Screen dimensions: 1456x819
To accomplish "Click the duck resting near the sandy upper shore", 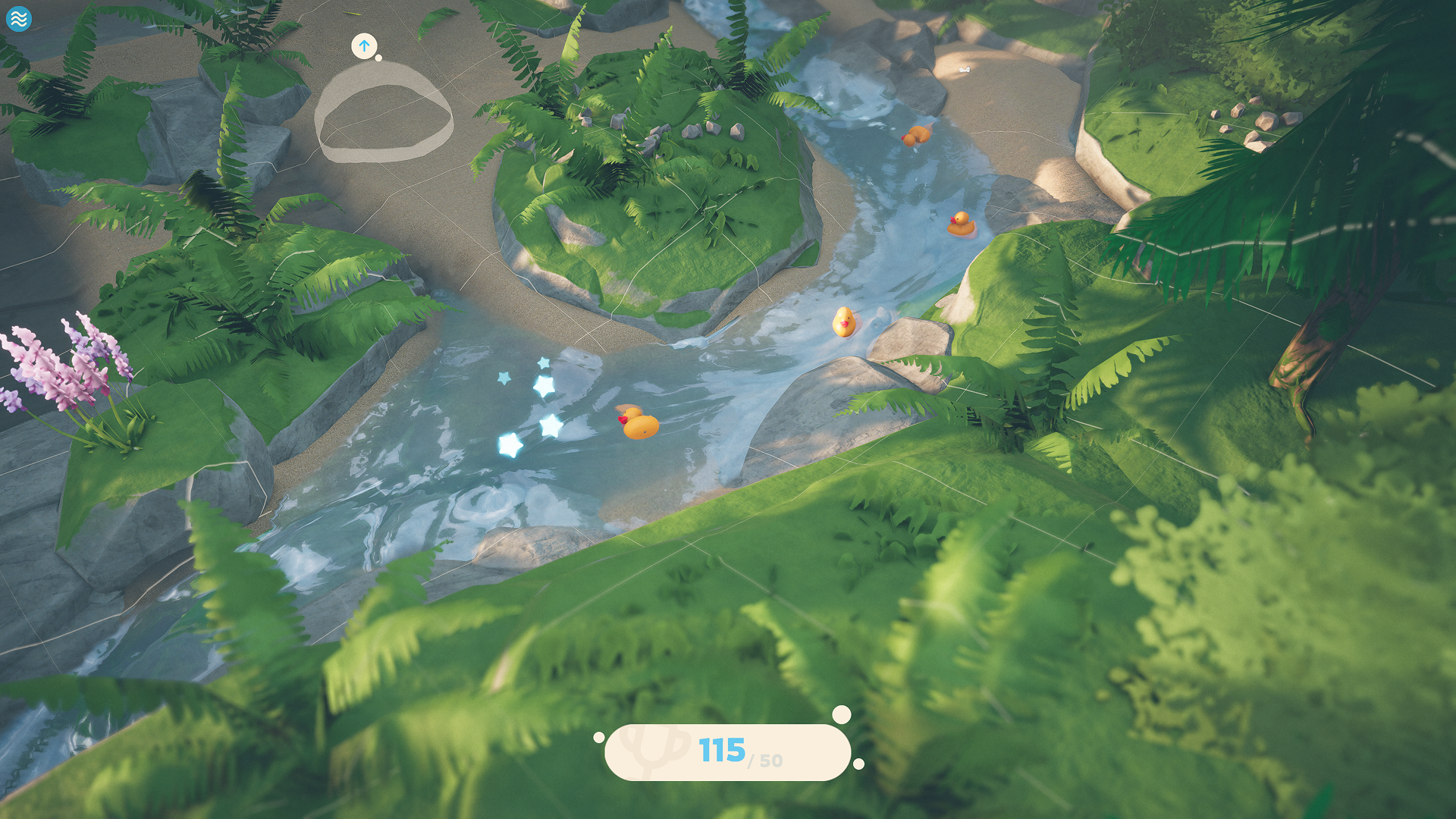I will 917,135.
